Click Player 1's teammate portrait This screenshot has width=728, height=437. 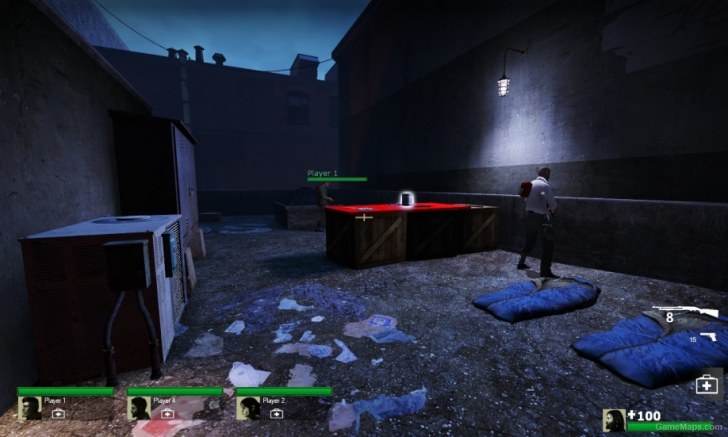30,408
